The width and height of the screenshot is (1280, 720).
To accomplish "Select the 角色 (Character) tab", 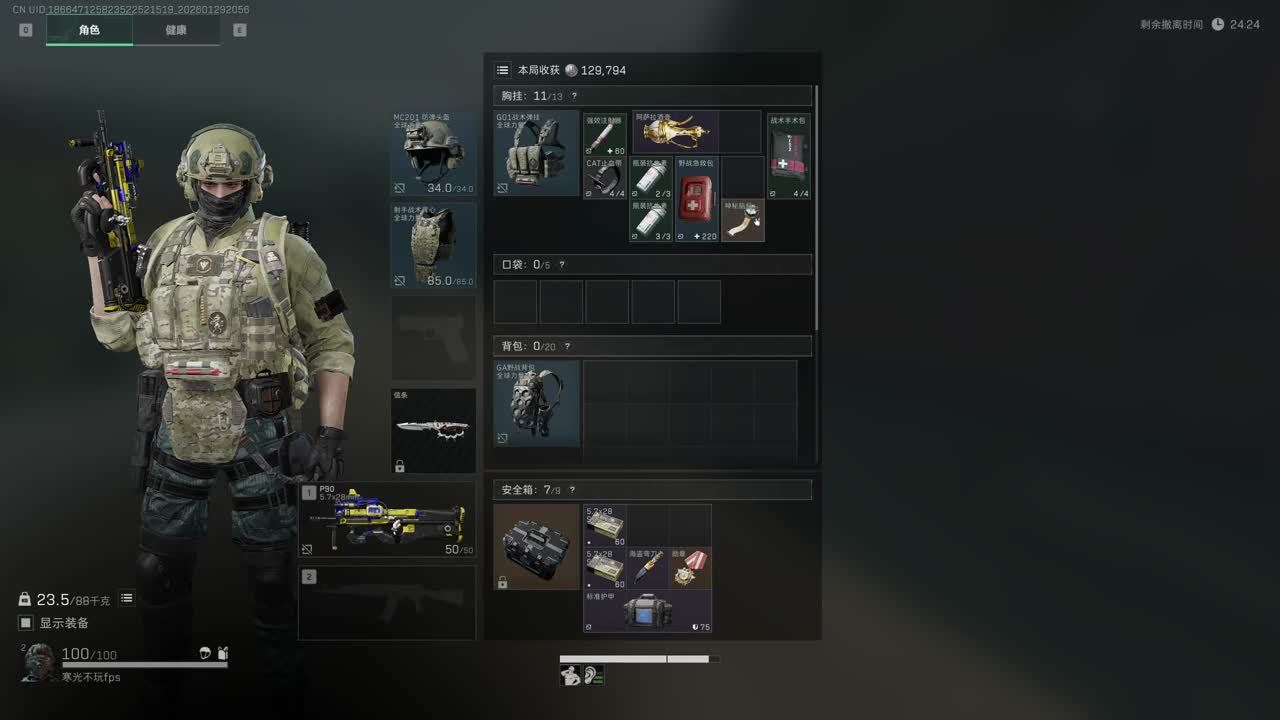I will click(89, 30).
